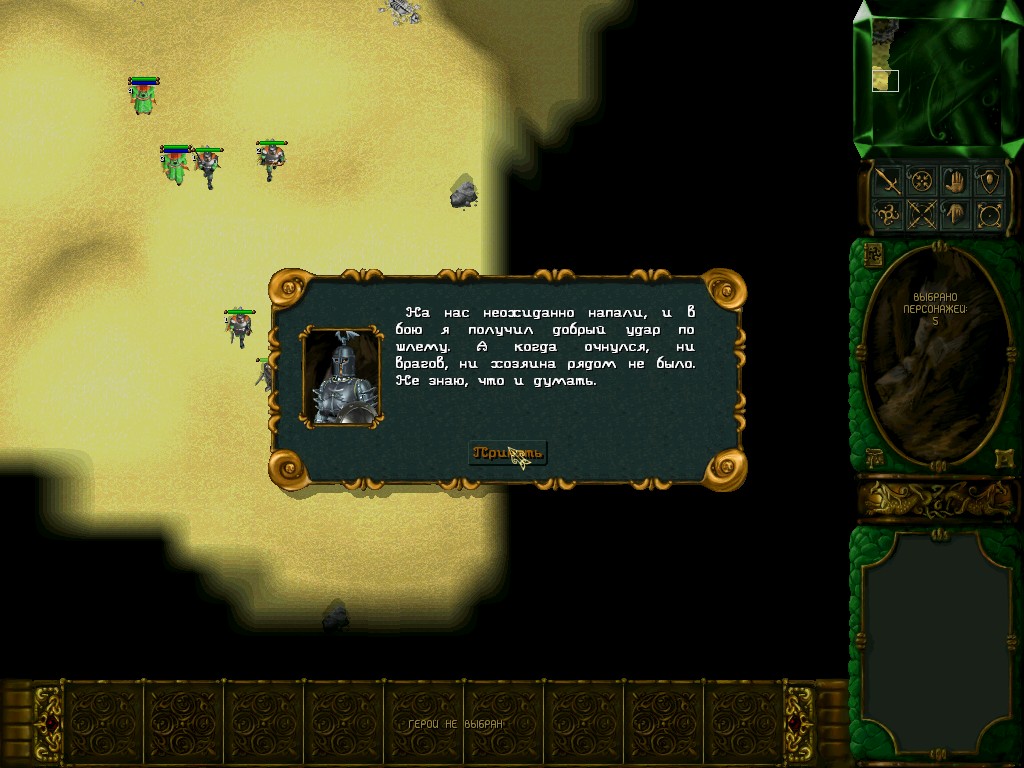Accept the knight's dialogue with Принять
Screen dimensions: 1024x768
click(x=508, y=453)
